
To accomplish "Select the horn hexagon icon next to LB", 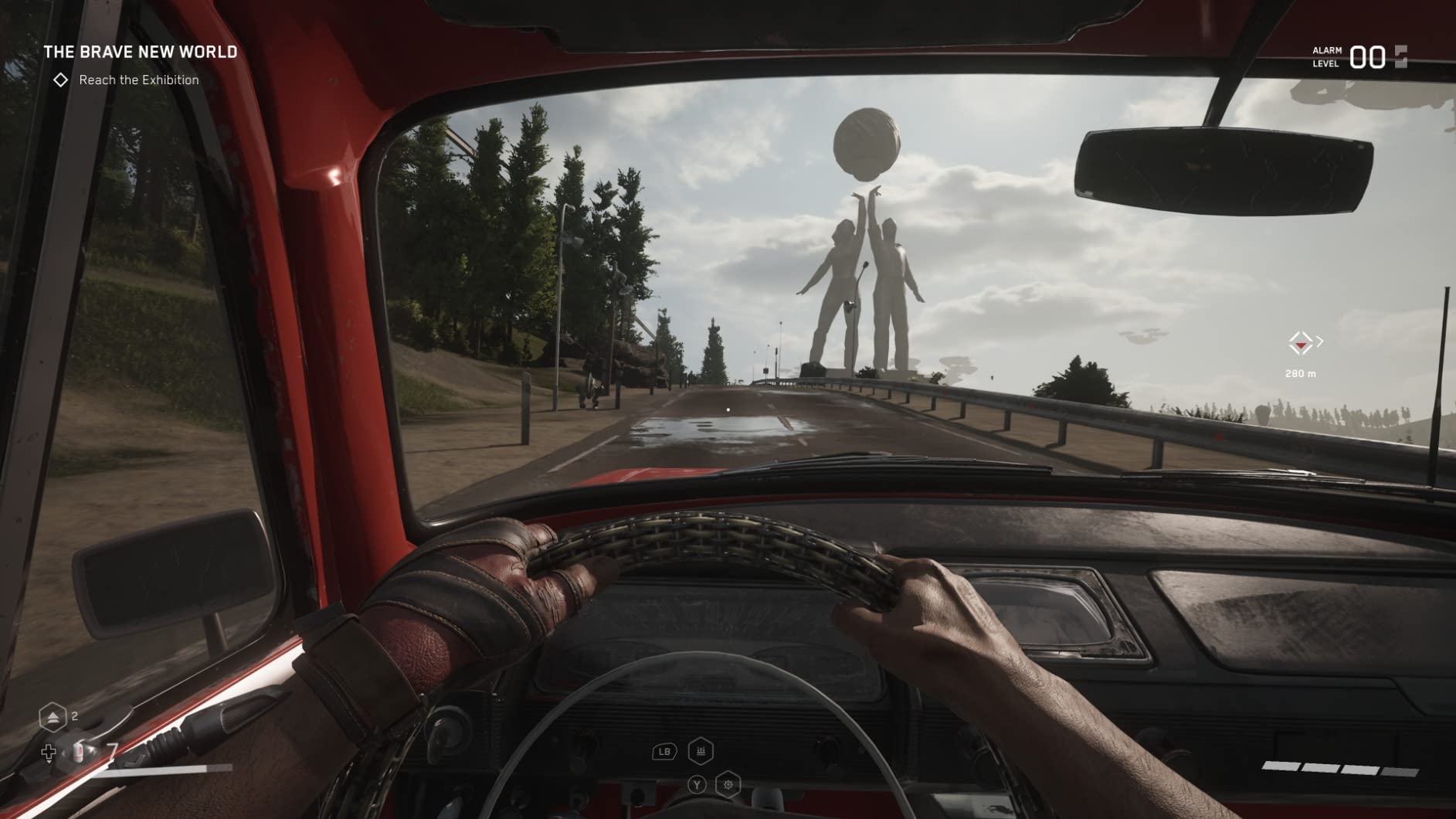I will click(701, 750).
